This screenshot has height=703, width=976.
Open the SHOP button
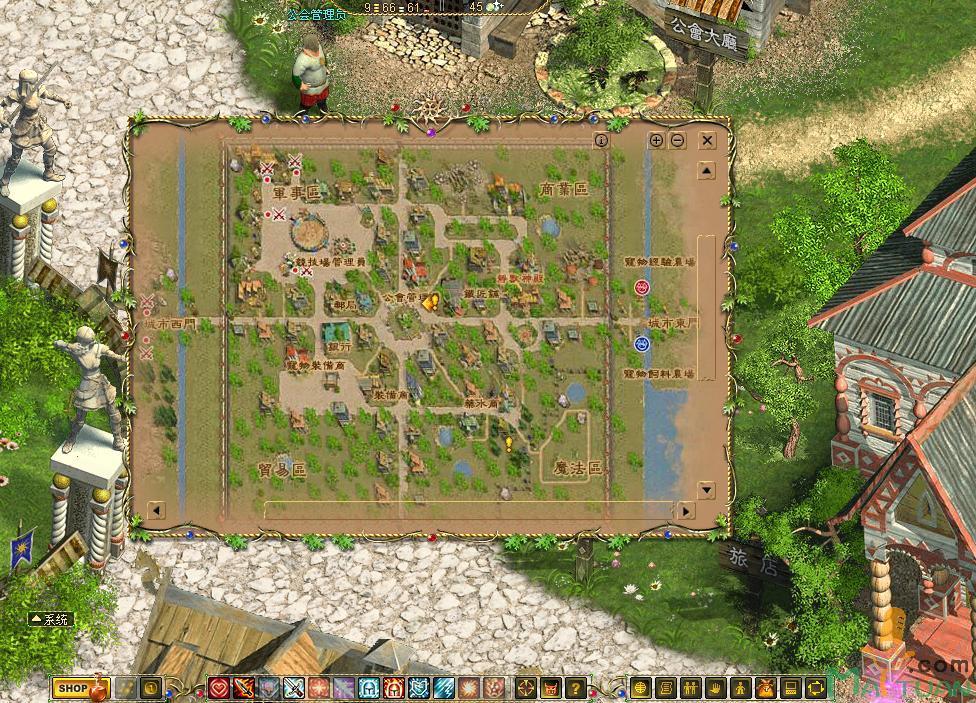[72, 688]
